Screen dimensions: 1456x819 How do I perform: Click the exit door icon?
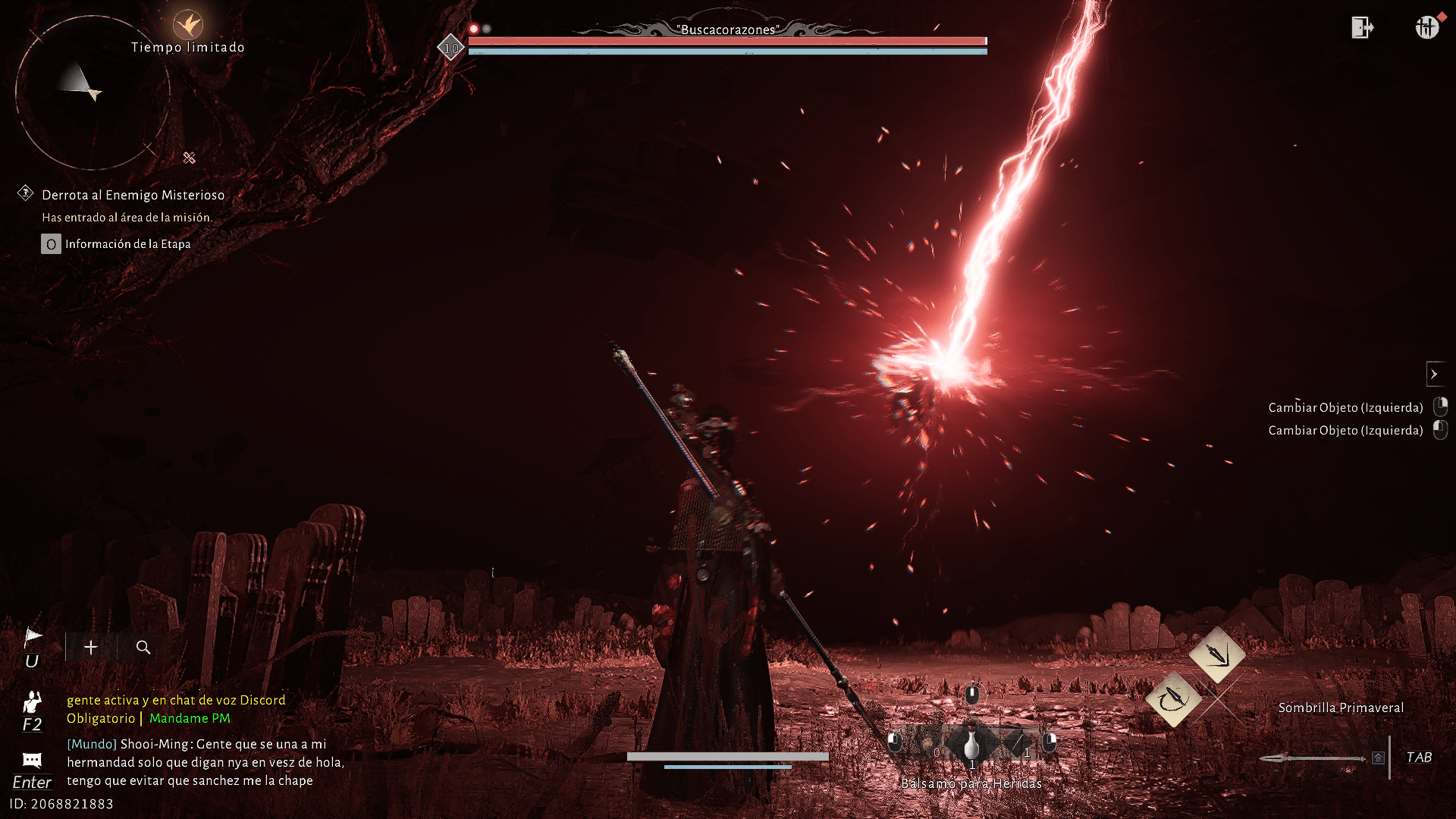click(1362, 28)
